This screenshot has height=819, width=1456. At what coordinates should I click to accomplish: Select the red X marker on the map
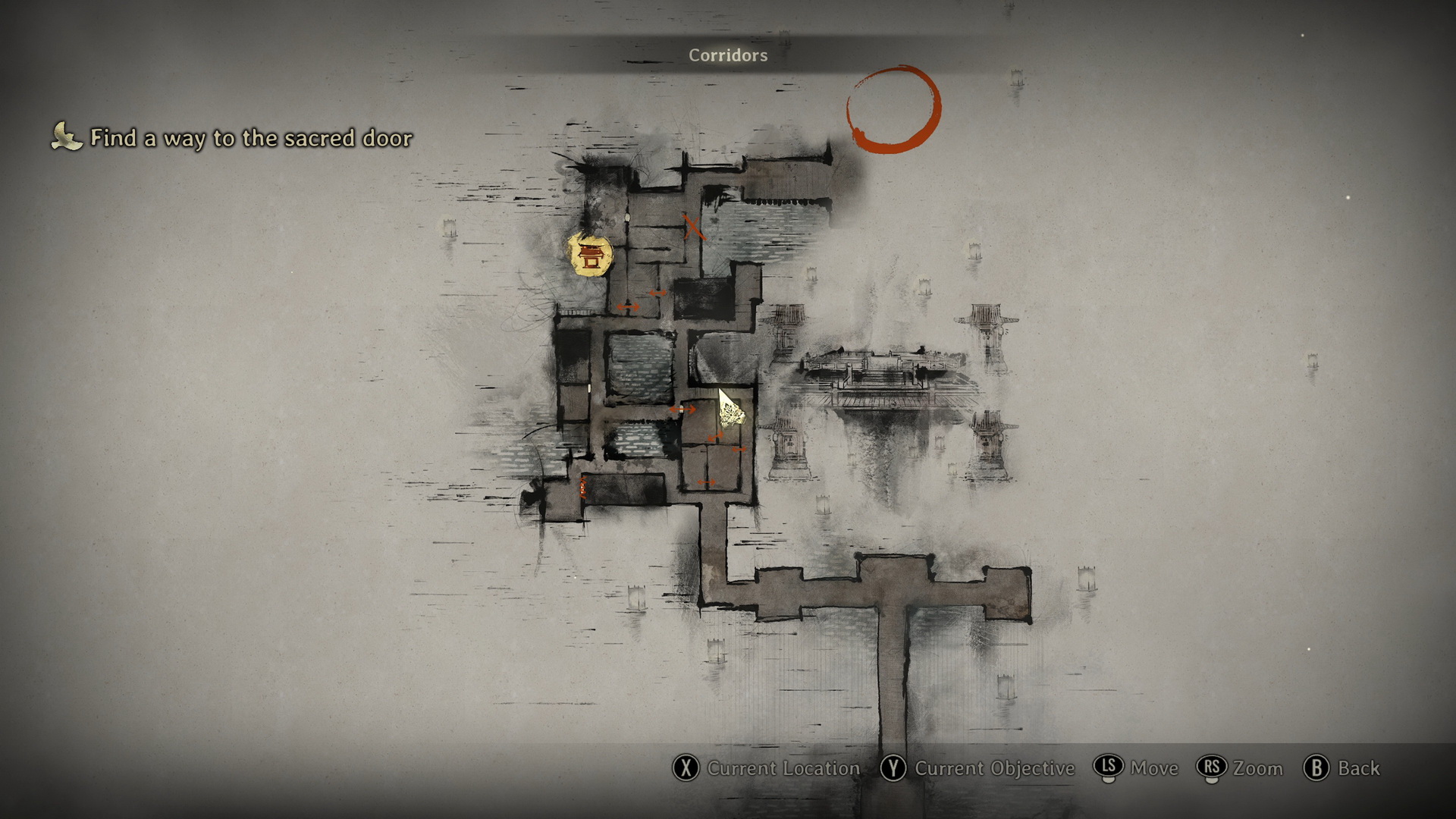692,227
